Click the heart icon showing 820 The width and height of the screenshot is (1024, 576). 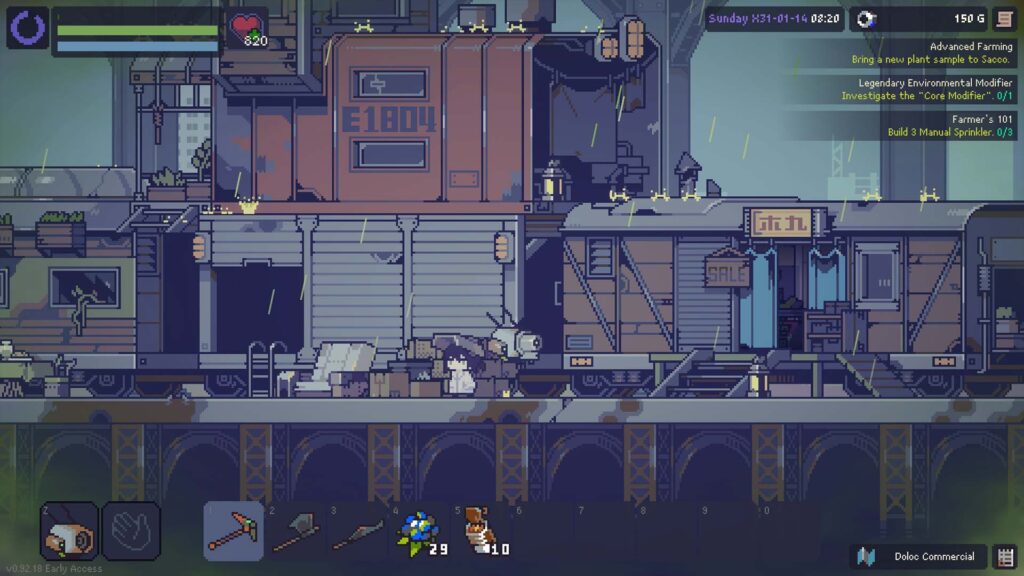click(246, 28)
